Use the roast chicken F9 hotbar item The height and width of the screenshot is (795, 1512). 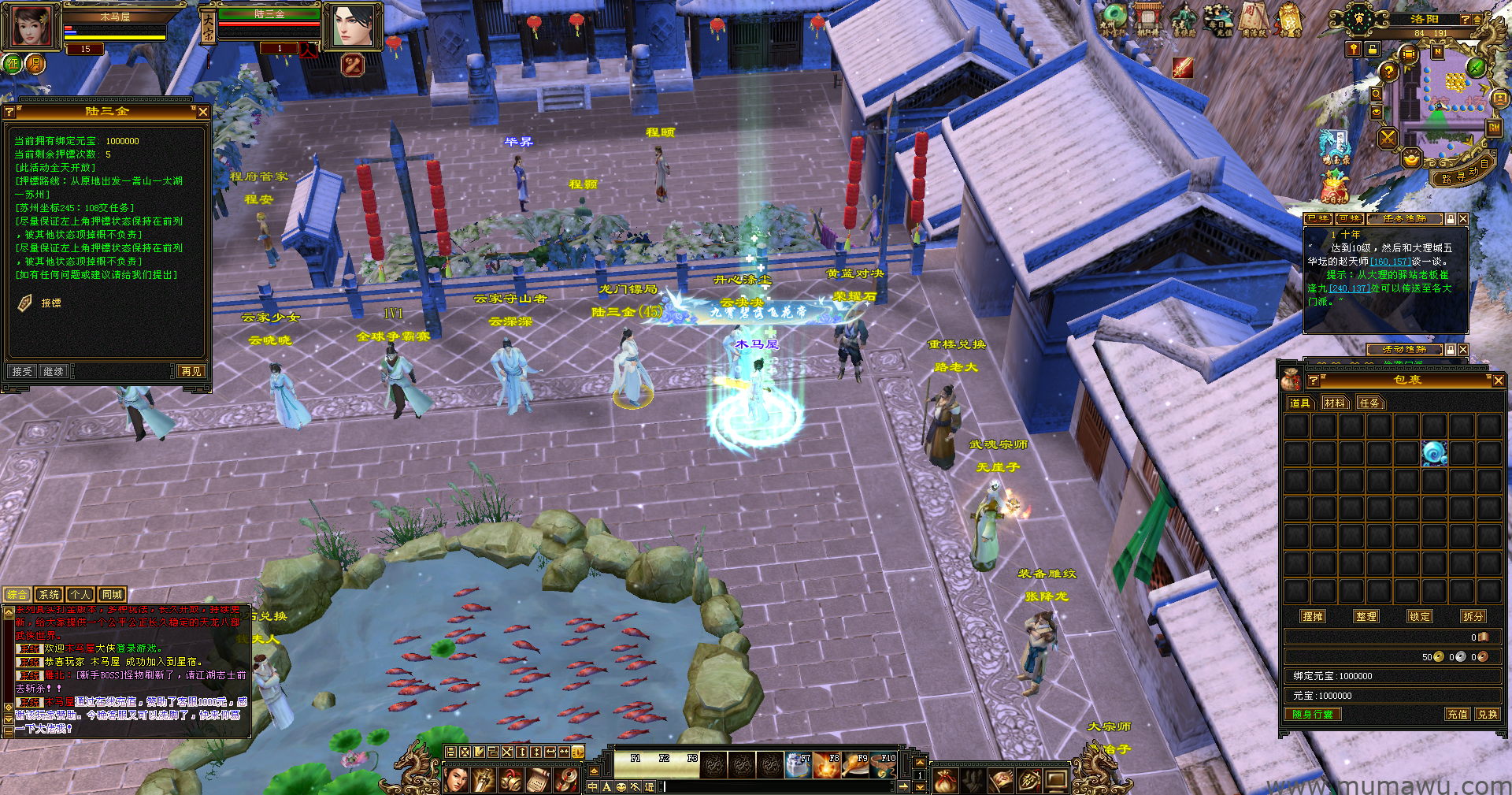(855, 764)
